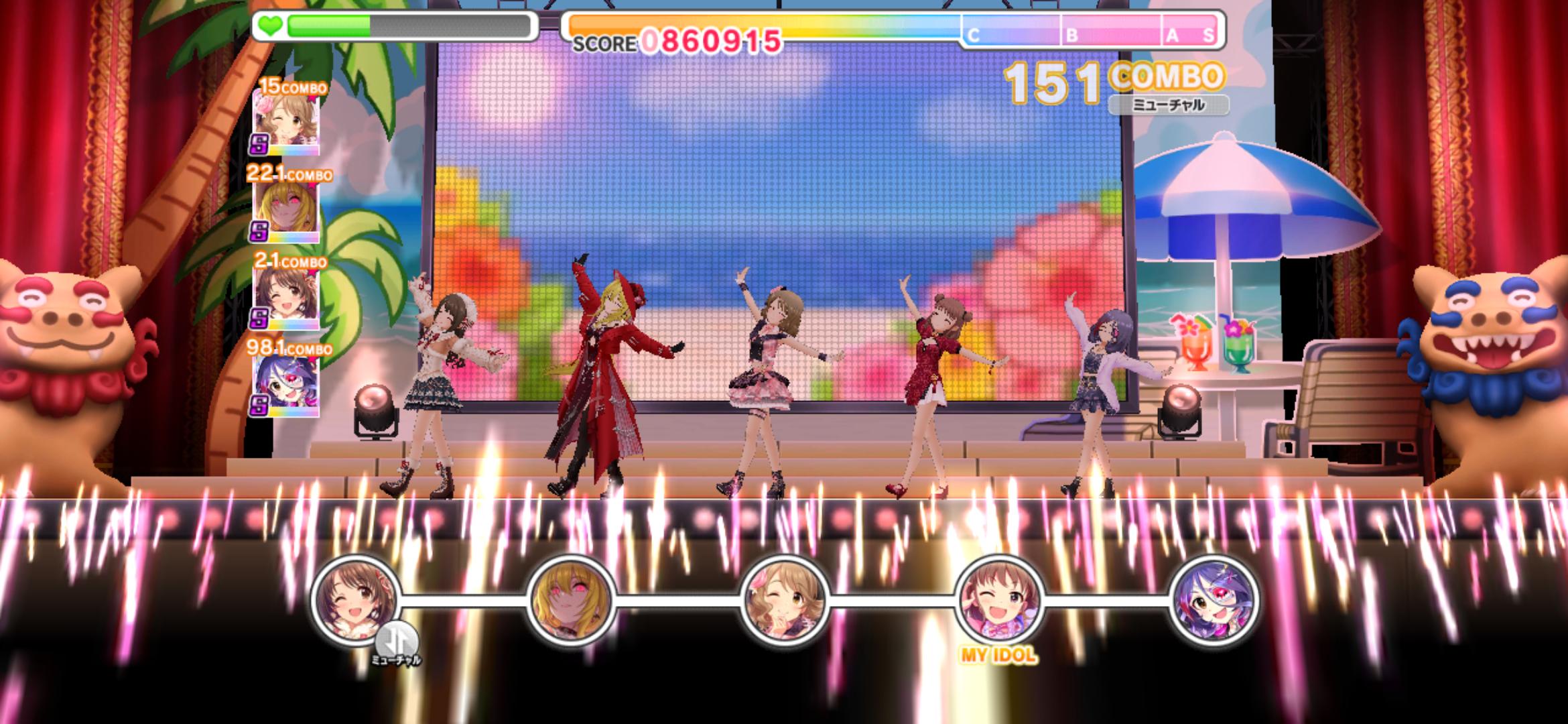Tap the brown-haired idol note circle with ミューチャル badge
Screen dimensions: 1568x724
355,599
